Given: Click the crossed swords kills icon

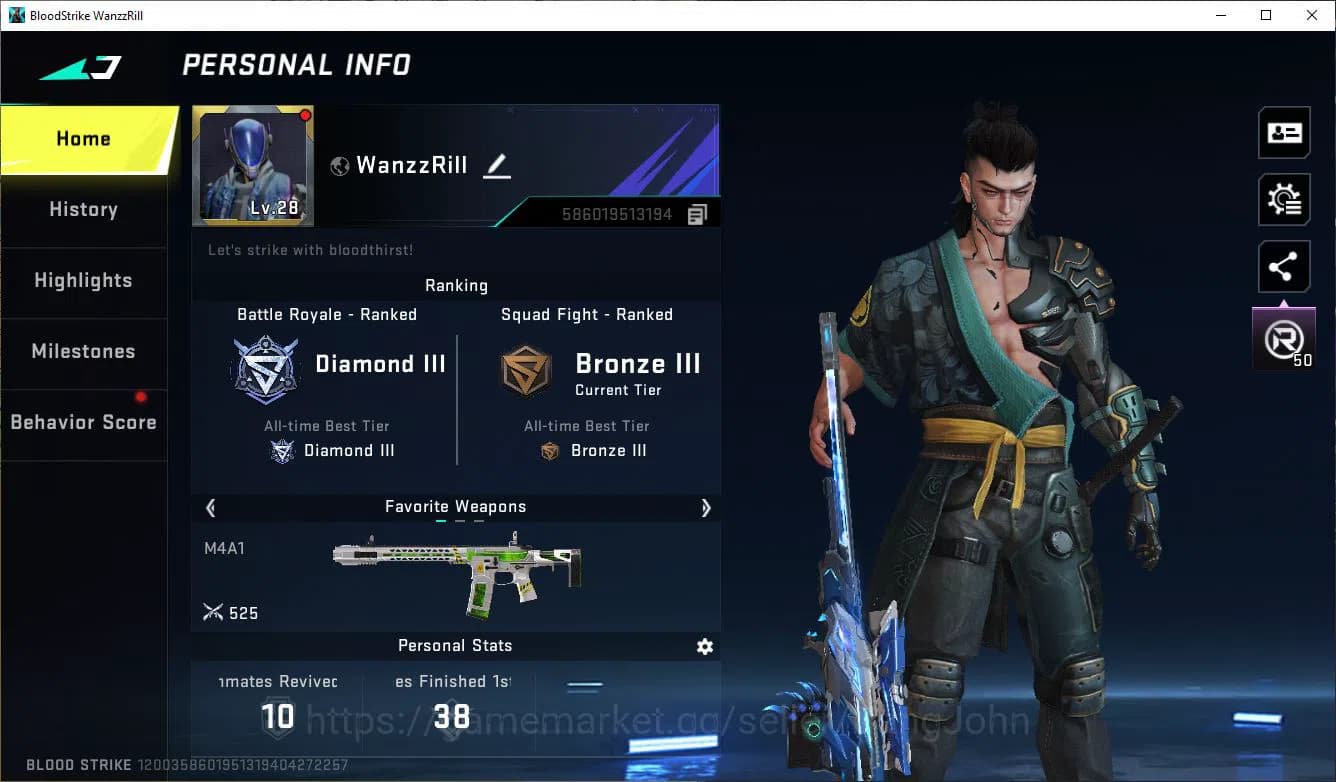Looking at the screenshot, I should [213, 612].
